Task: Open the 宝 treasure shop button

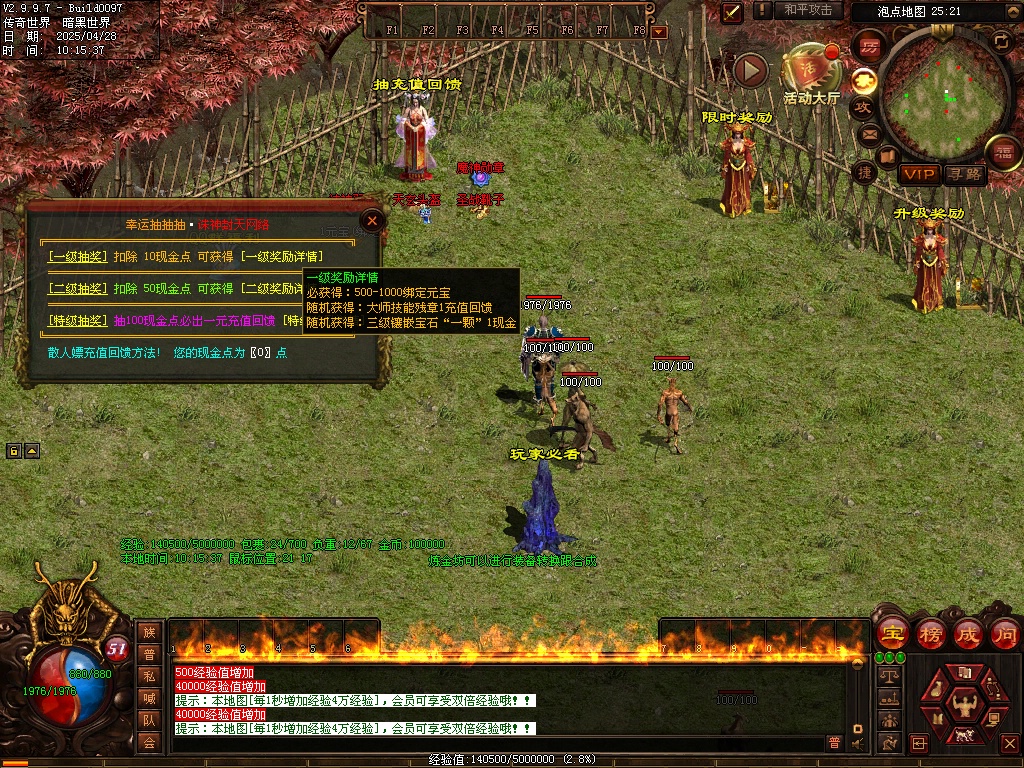Action: tap(892, 633)
